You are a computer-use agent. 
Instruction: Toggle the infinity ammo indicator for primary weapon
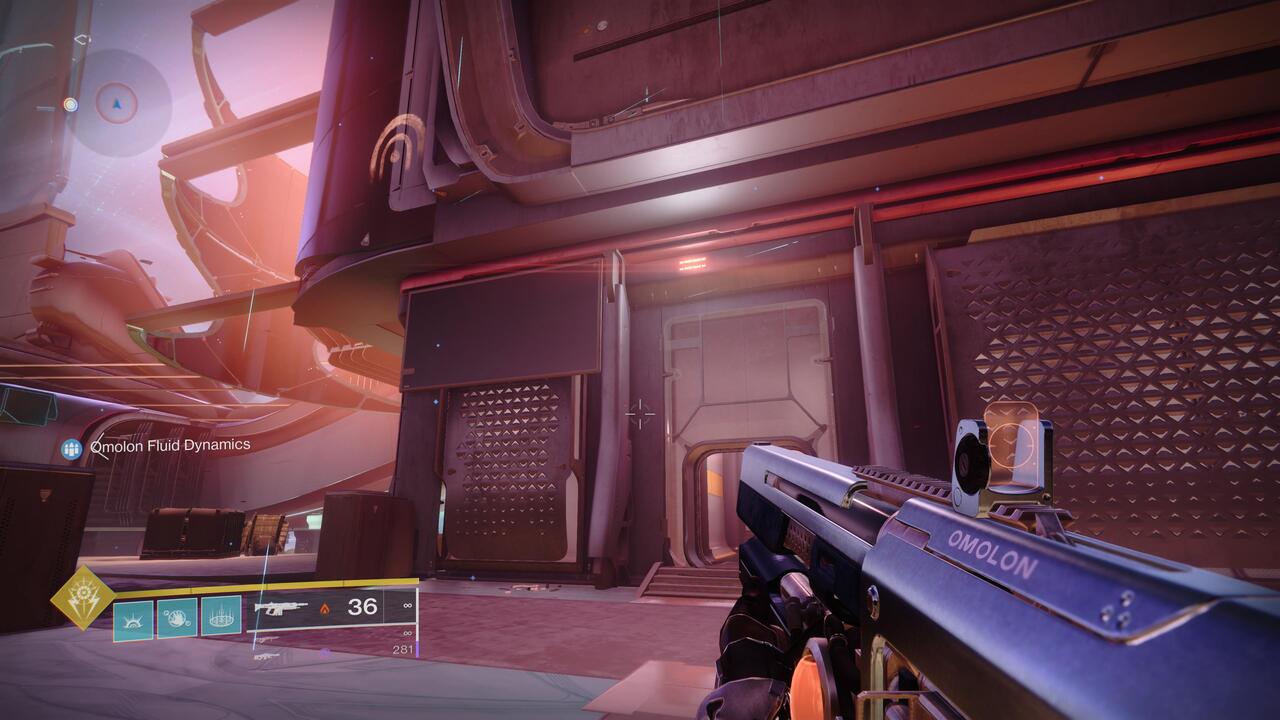(406, 604)
